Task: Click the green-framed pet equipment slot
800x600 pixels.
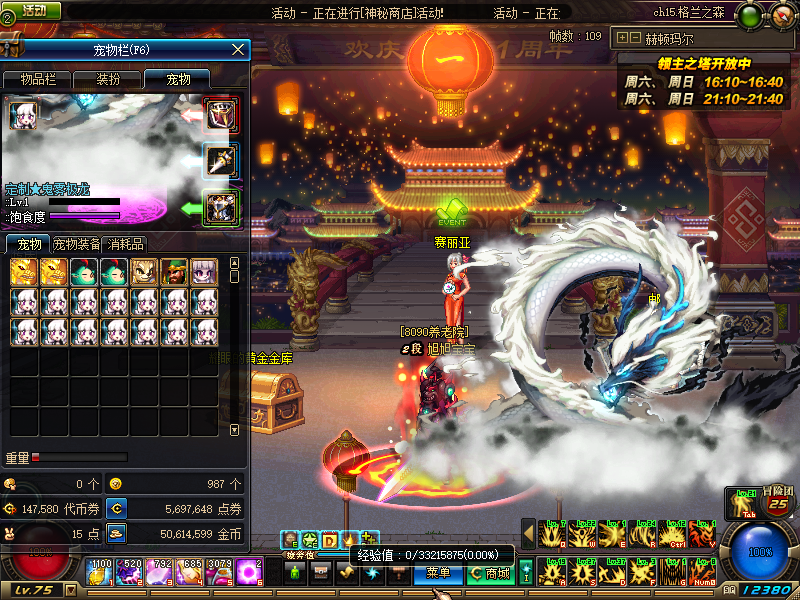Action: (221, 207)
